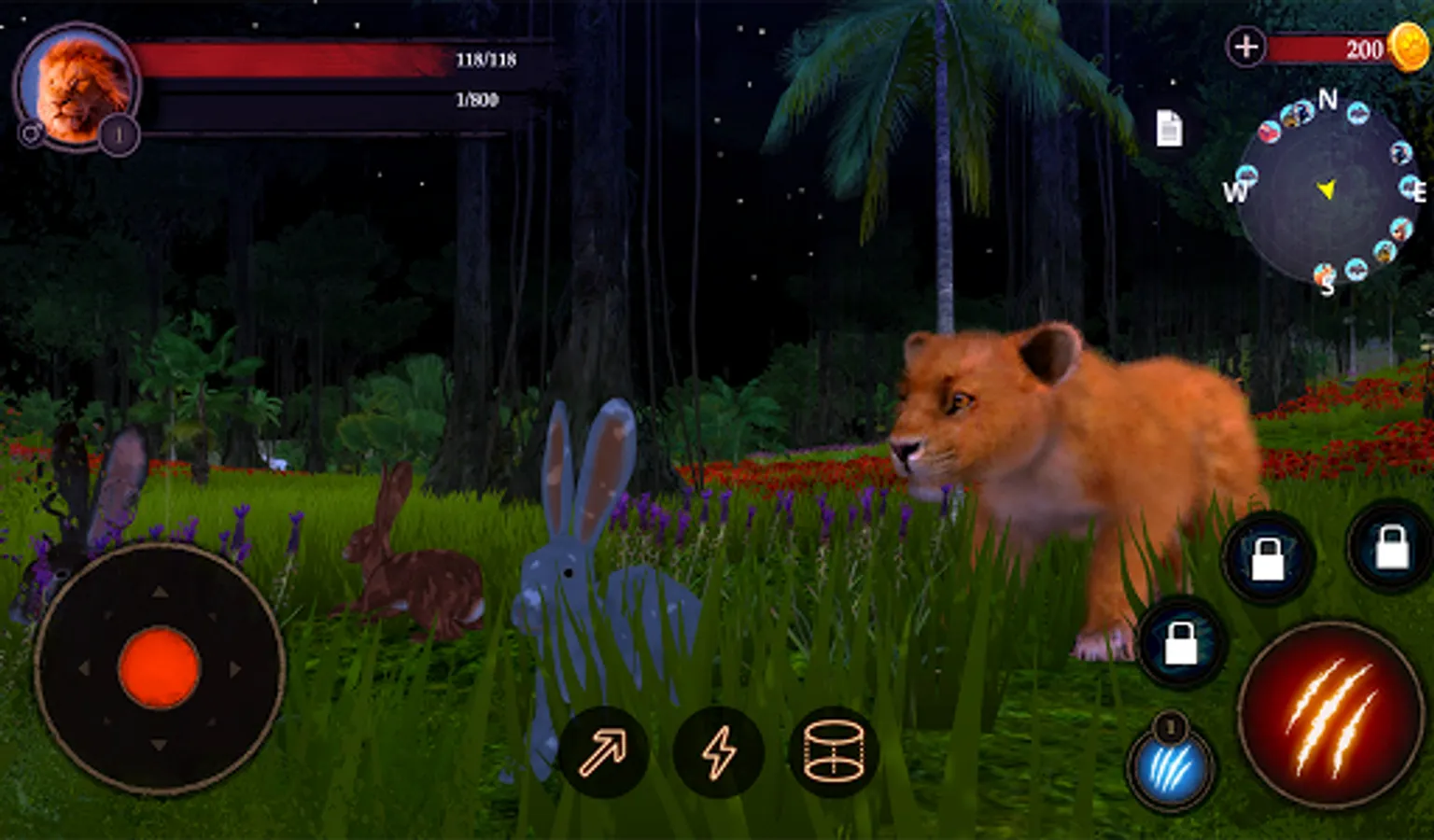
Task: Click the small gear icon beside portrait
Action: click(30, 134)
